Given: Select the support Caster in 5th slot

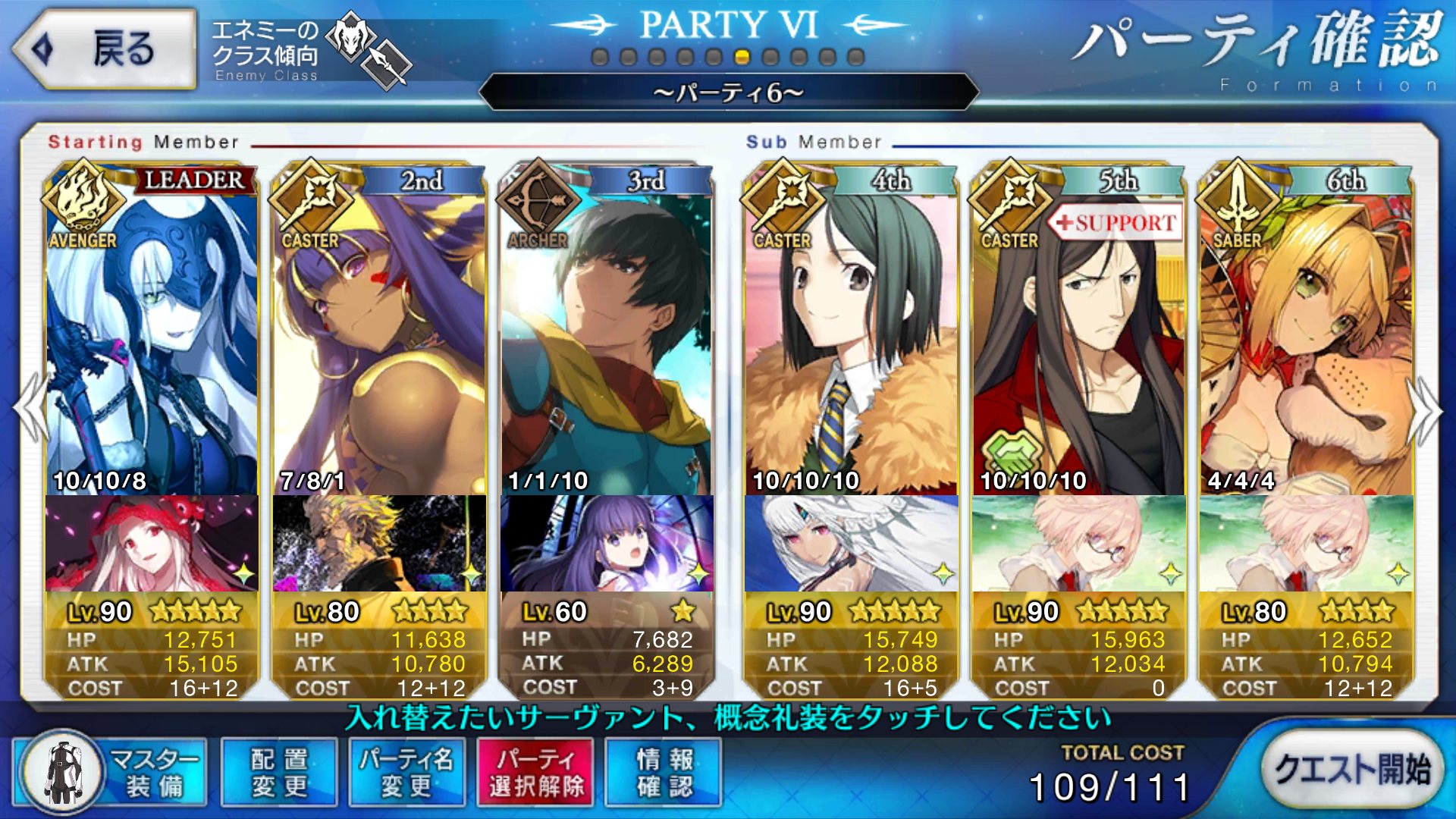Looking at the screenshot, I should click(x=1078, y=341).
